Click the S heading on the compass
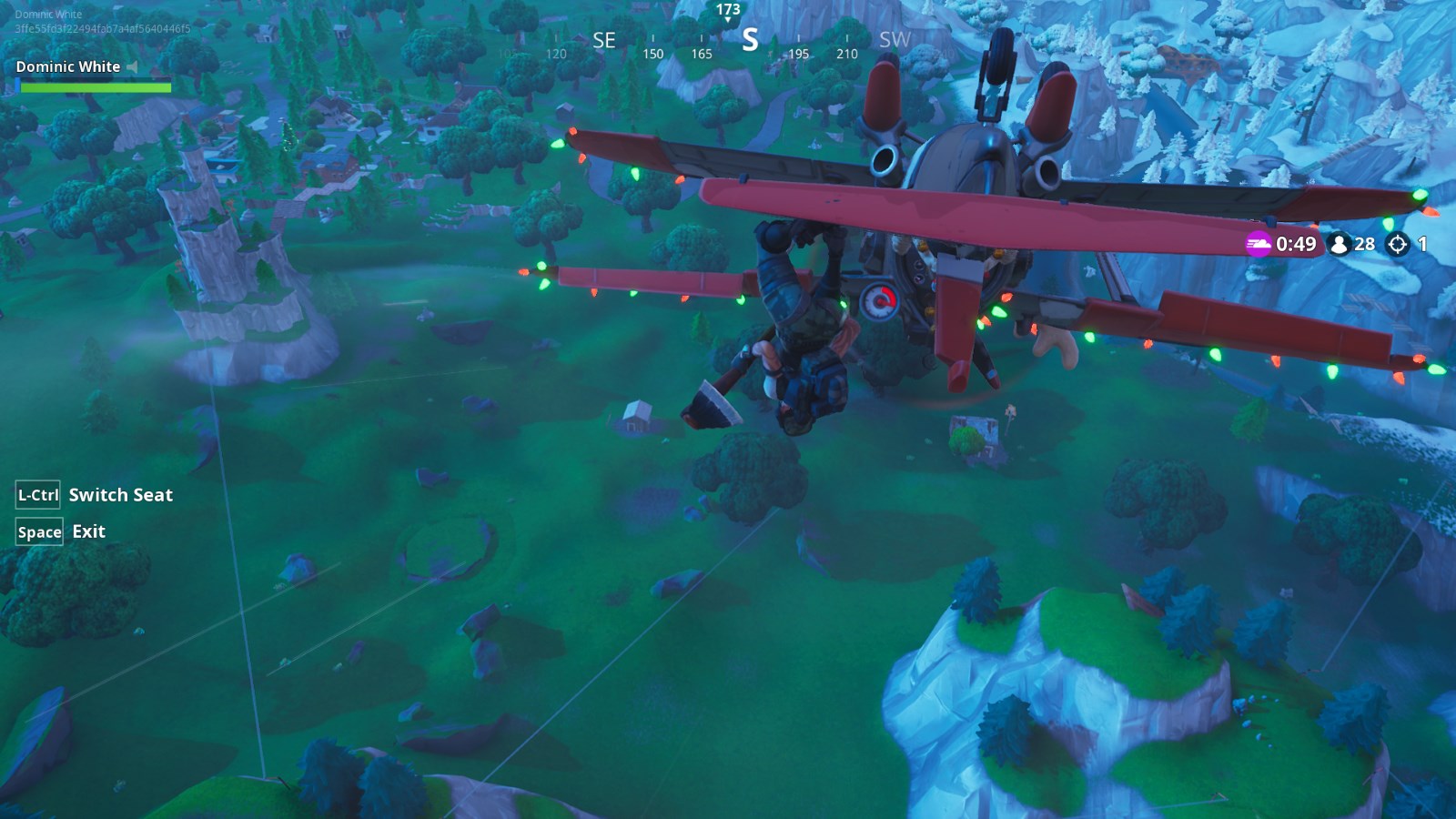Screen dimensions: 1456x819 tap(750, 40)
